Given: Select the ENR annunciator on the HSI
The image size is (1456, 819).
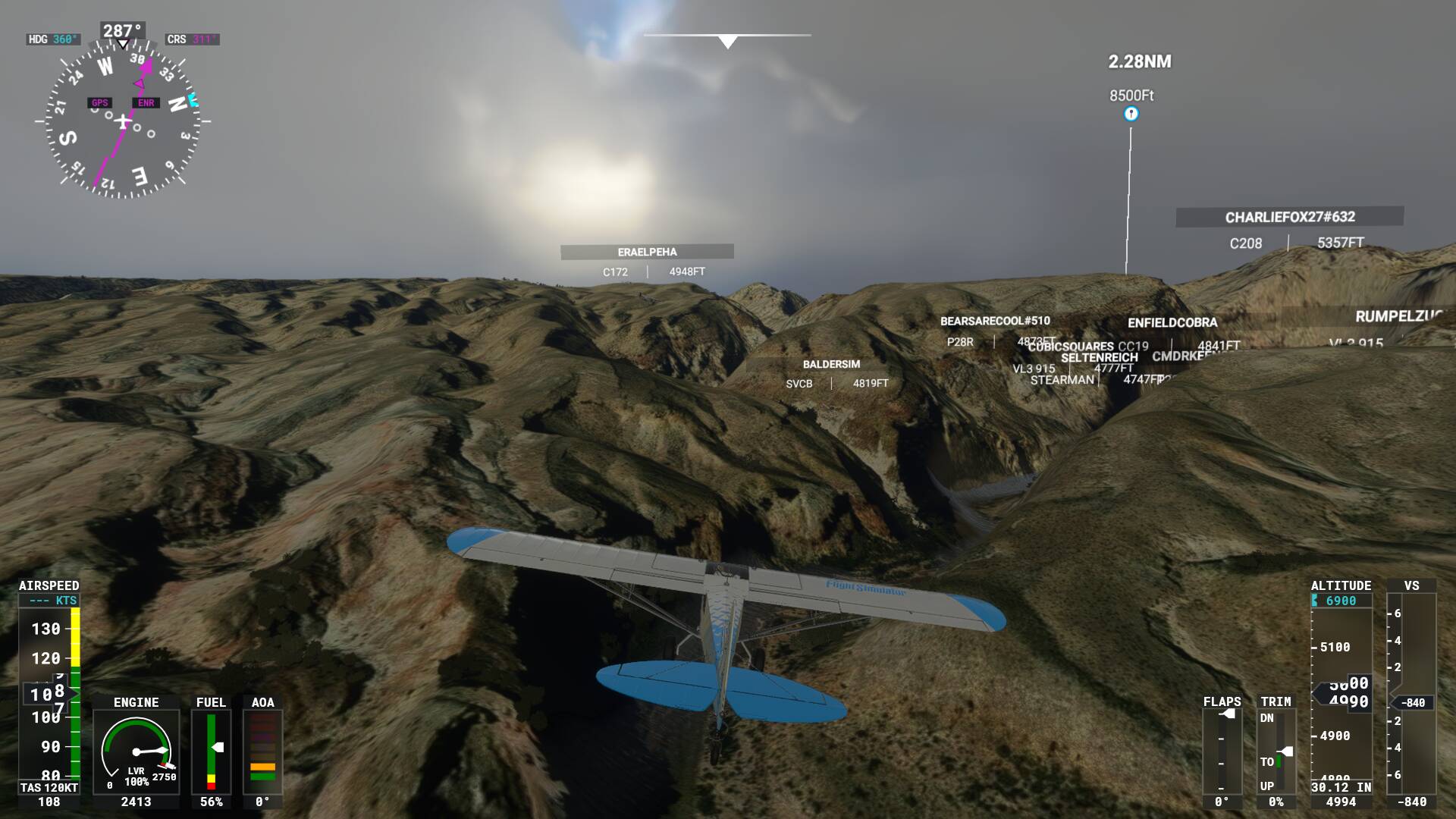Looking at the screenshot, I should coord(146,101).
